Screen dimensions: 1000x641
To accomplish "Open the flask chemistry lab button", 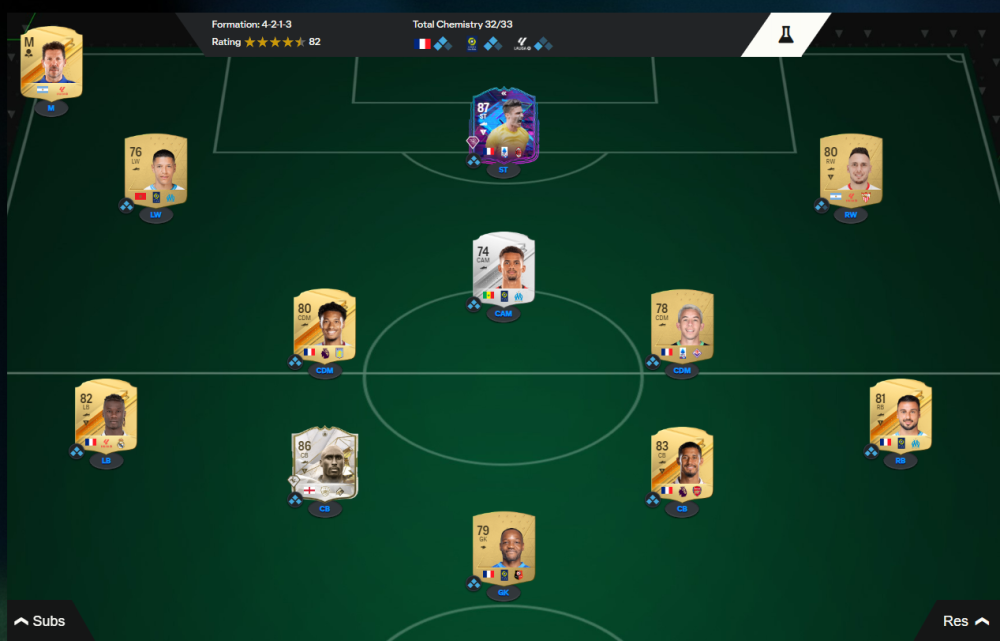I will (x=786, y=34).
